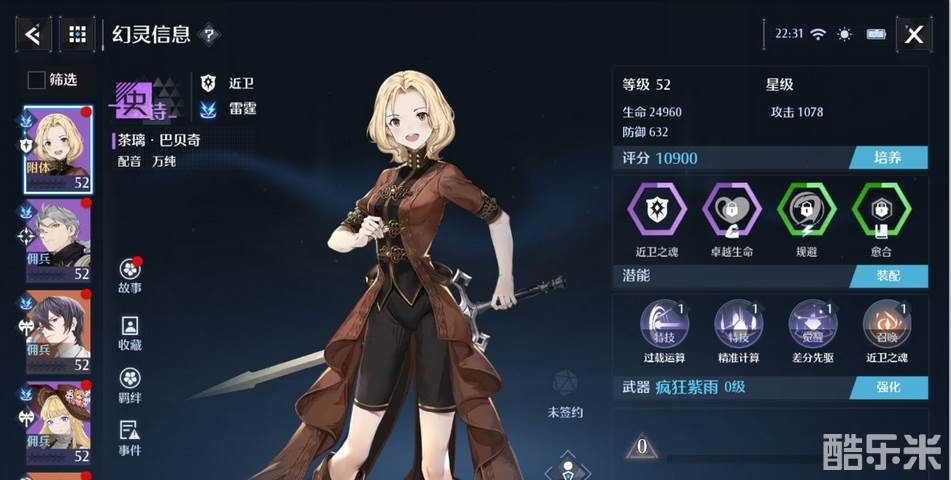
Task: Select the 卓越生命 heart potential
Action: pos(731,209)
